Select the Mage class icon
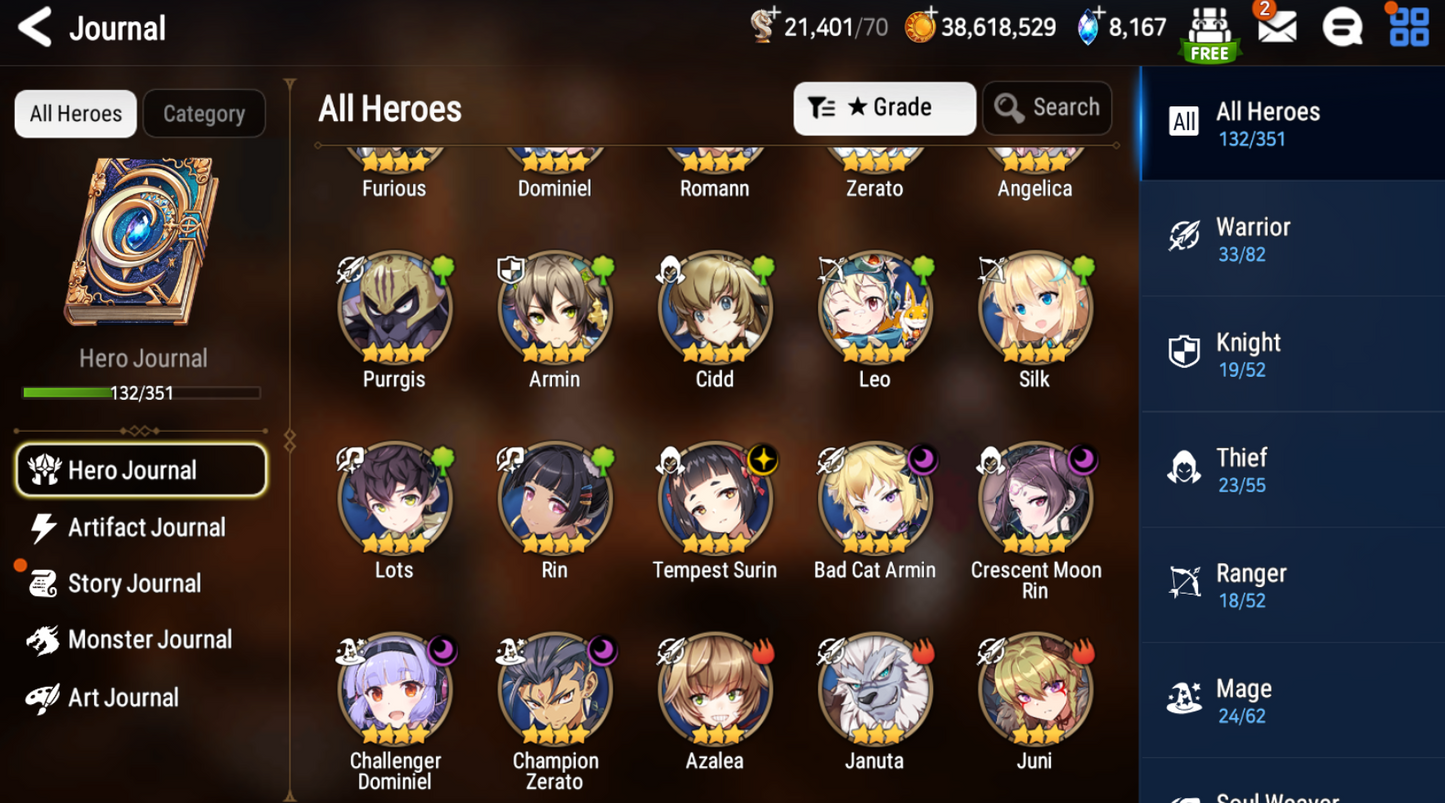This screenshot has height=803, width=1445. [x=1184, y=698]
